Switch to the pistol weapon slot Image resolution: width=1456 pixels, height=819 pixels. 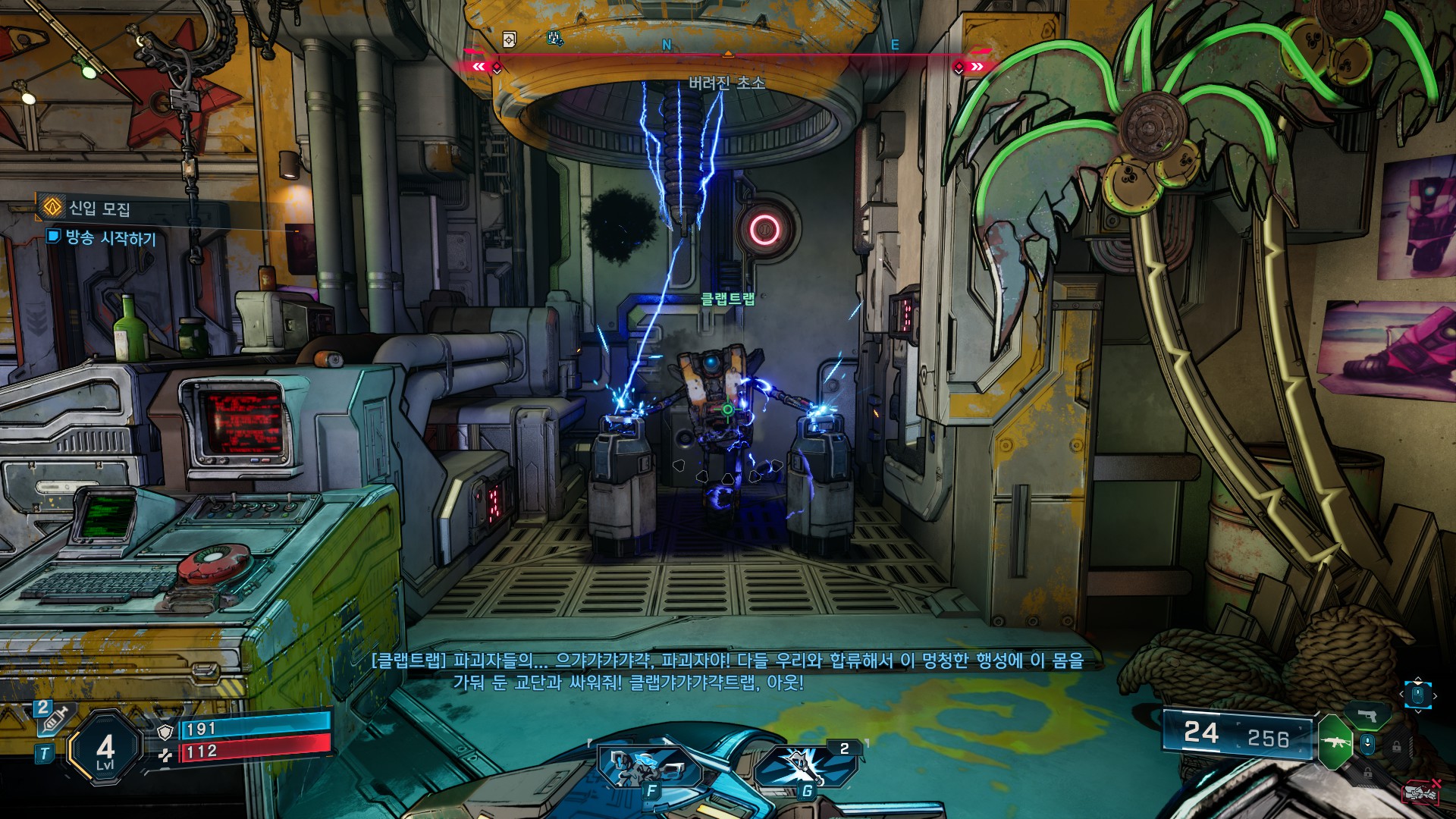[x=1367, y=716]
